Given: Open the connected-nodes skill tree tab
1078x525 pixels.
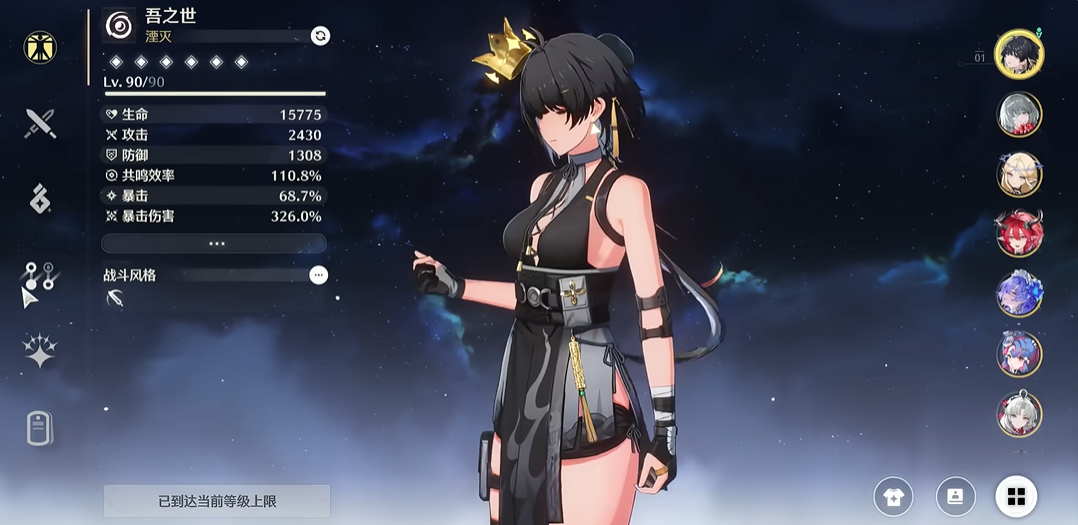Looking at the screenshot, I should coord(40,275).
